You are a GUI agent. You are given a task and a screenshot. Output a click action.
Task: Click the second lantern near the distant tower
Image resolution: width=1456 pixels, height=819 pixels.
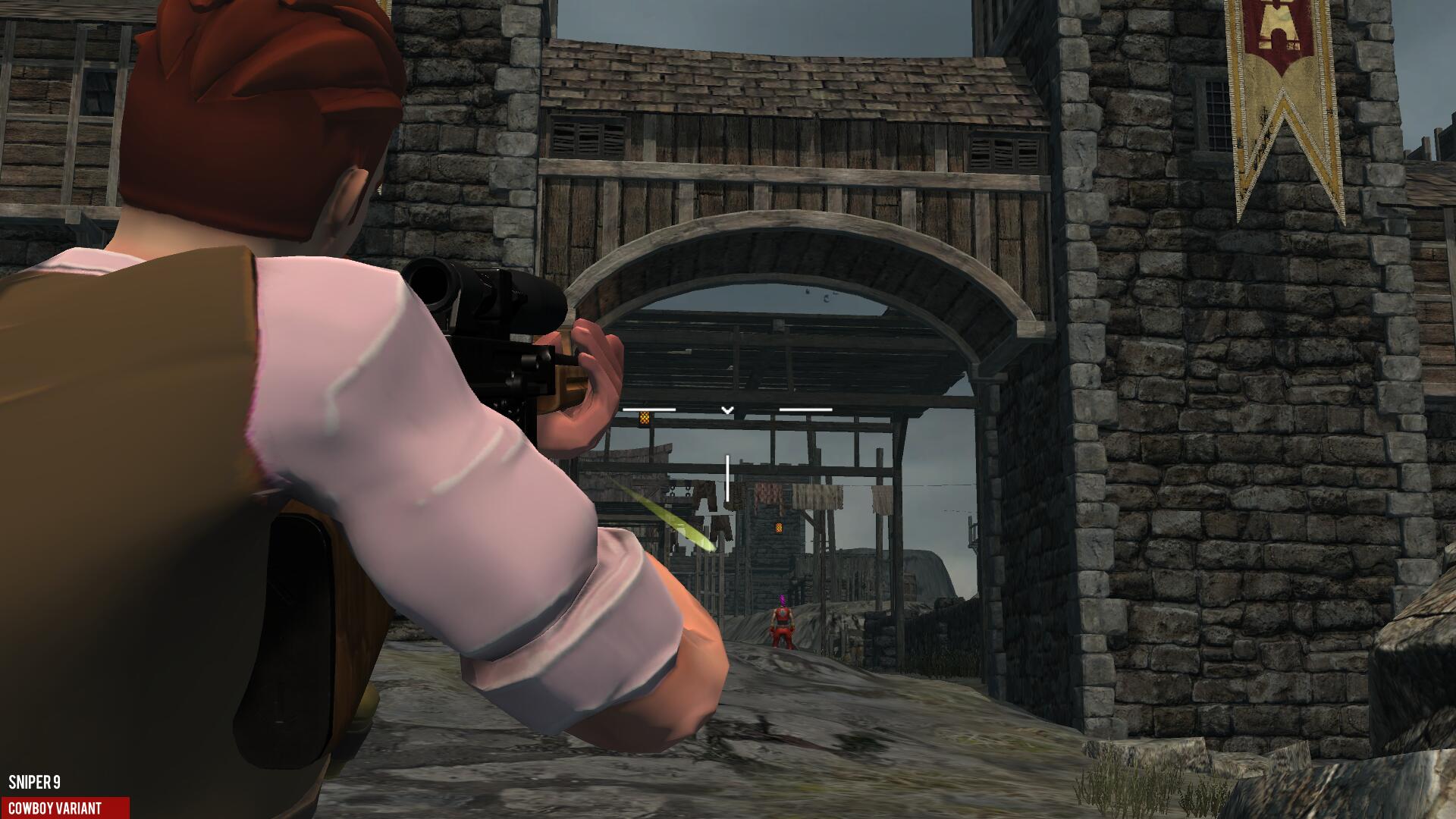tap(780, 526)
